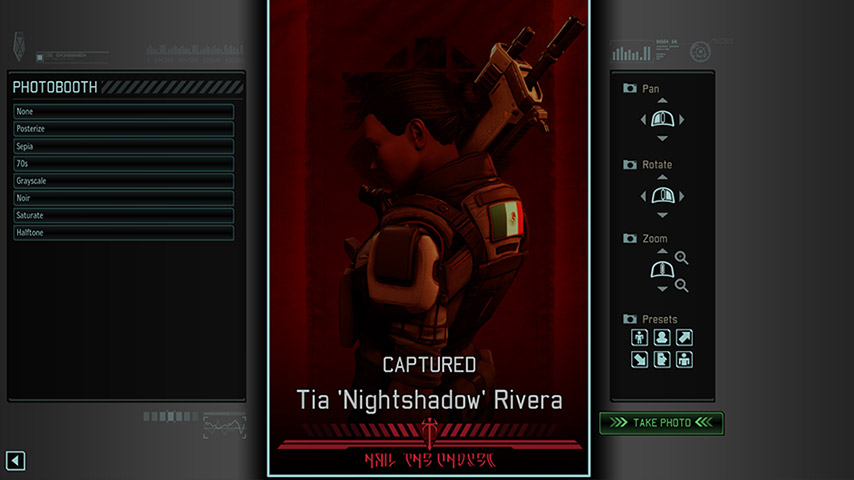Click the Rotate right arrow
Viewport: 854px width, 480px height.
[682, 196]
